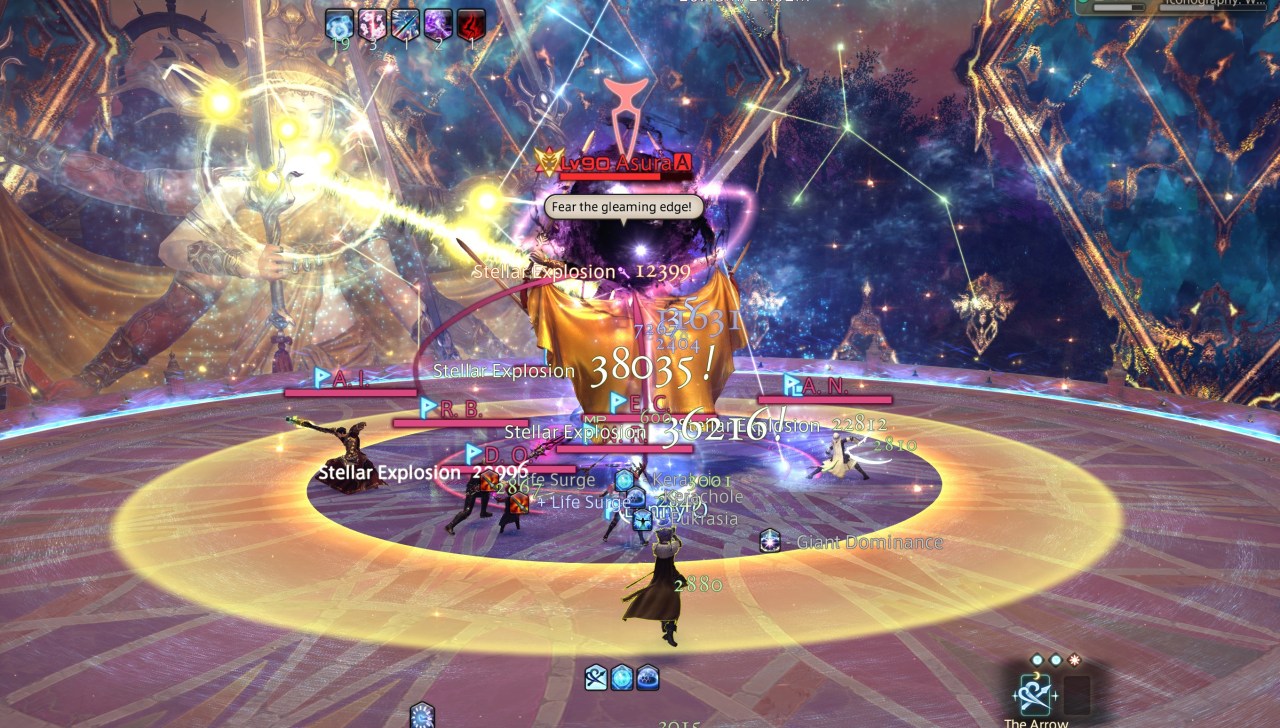Click the purple blade debuff icon
The width and height of the screenshot is (1280, 728).
[404, 24]
